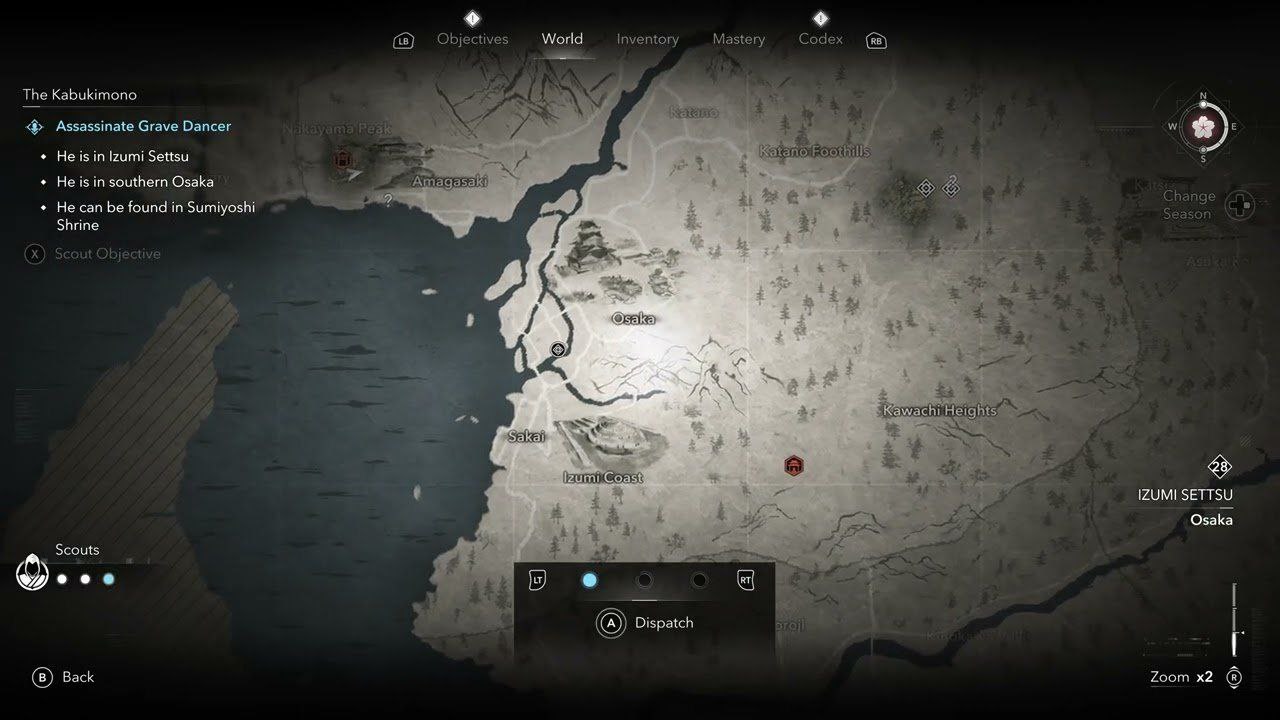Screen dimensions: 1280x720
Task: Activate the third scout dispatch slot
Action: coord(700,580)
